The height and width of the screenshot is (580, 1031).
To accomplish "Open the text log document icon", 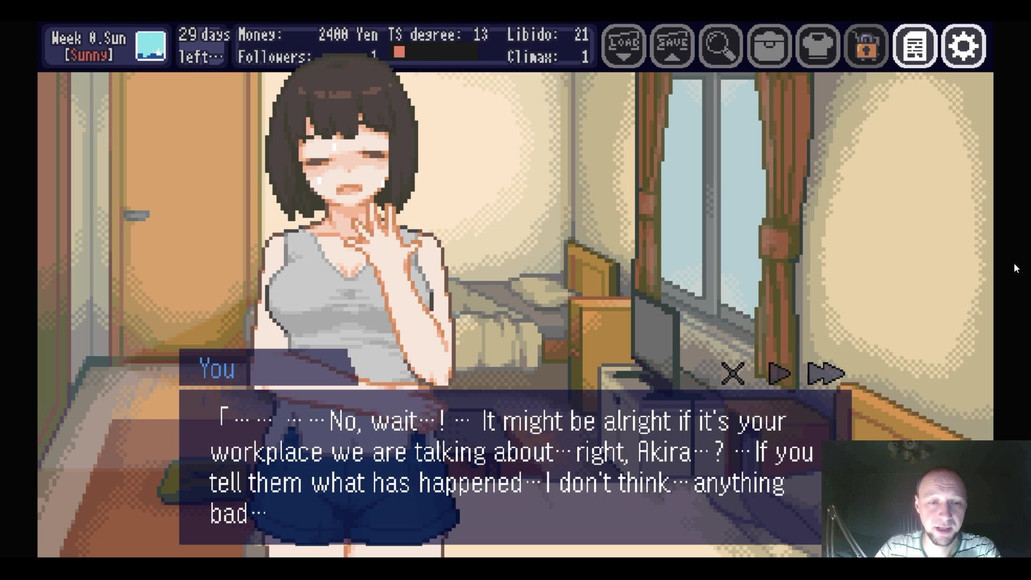I will (x=915, y=46).
